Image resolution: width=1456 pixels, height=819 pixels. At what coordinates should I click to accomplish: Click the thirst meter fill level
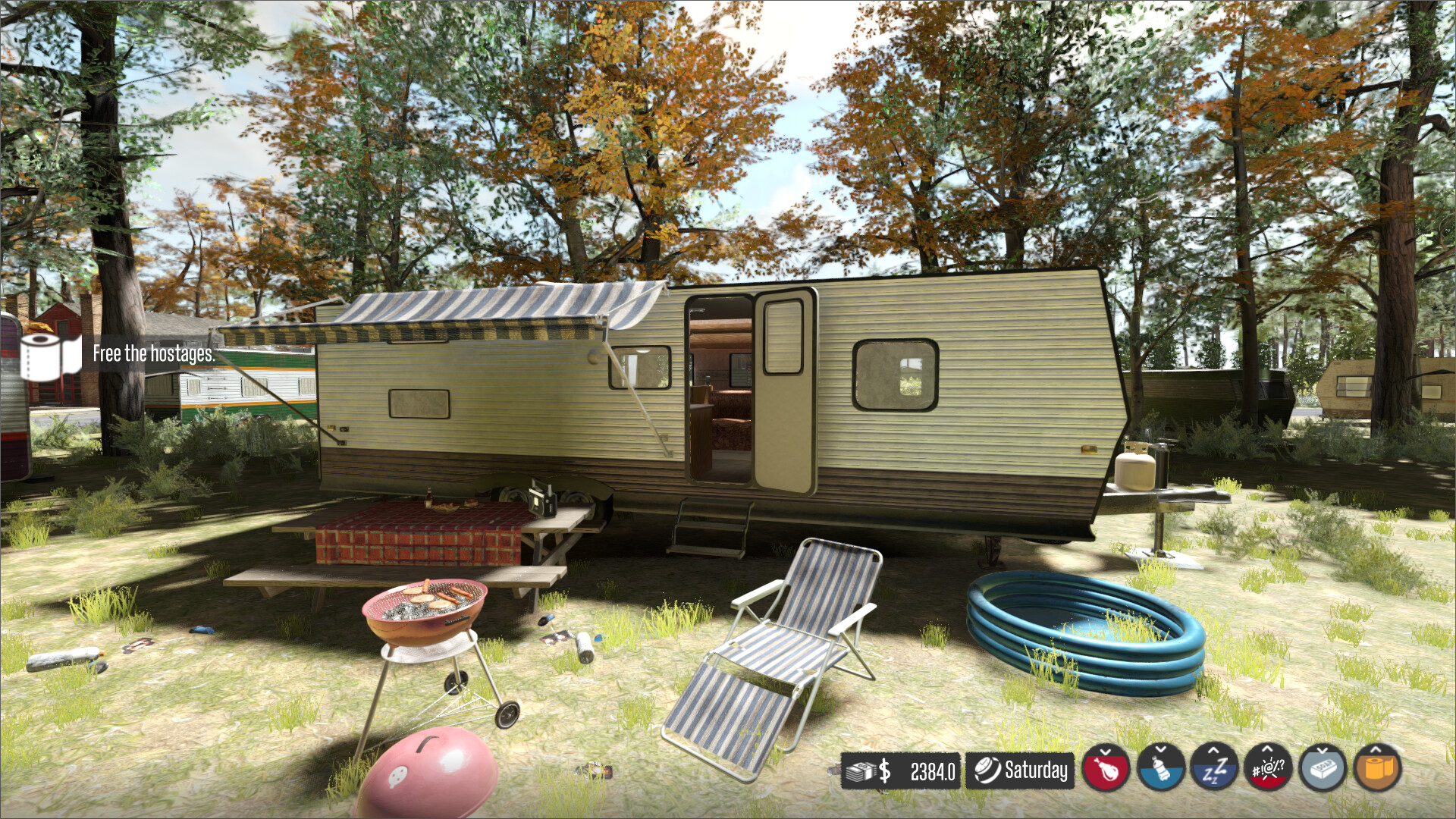coord(1161,780)
